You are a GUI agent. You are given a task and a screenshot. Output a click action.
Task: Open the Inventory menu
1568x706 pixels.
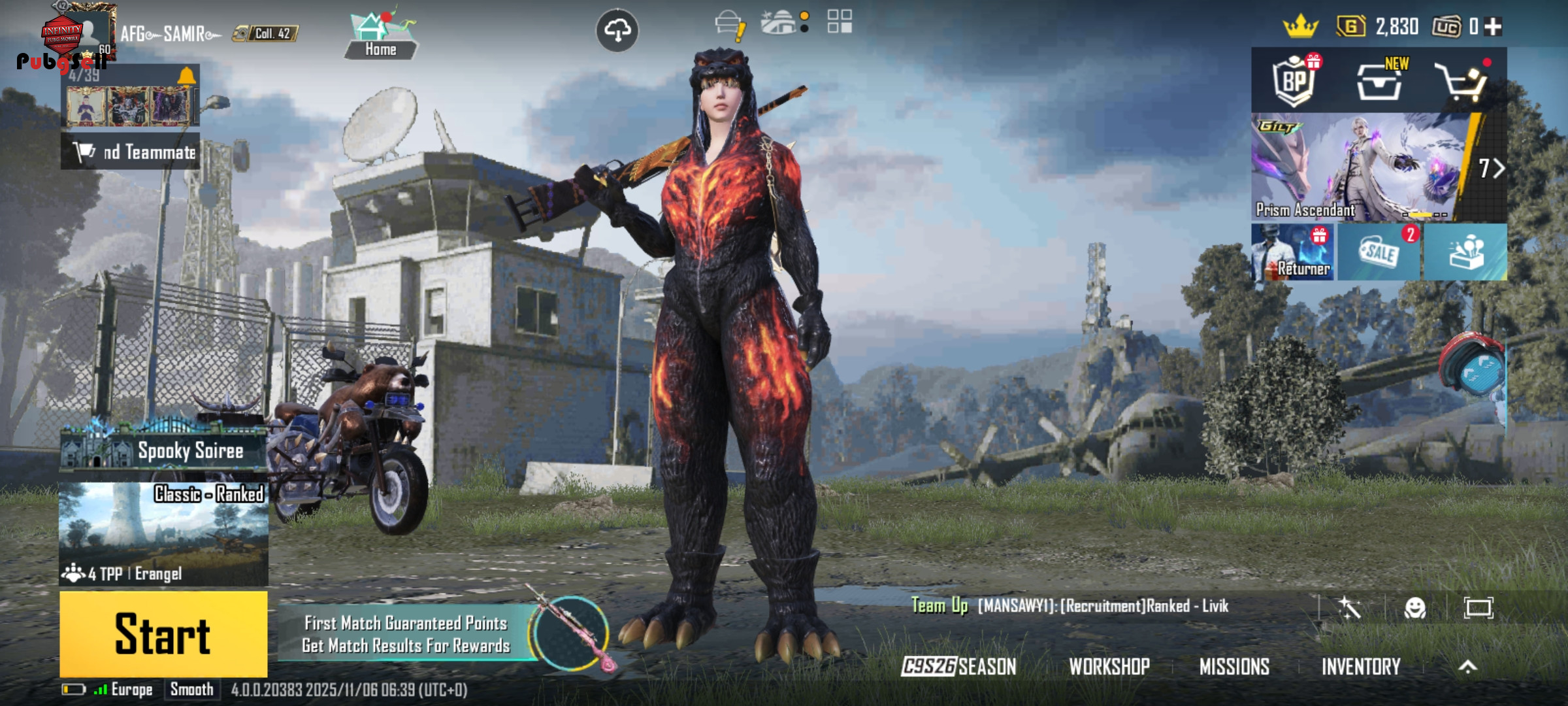pyautogui.click(x=1361, y=666)
